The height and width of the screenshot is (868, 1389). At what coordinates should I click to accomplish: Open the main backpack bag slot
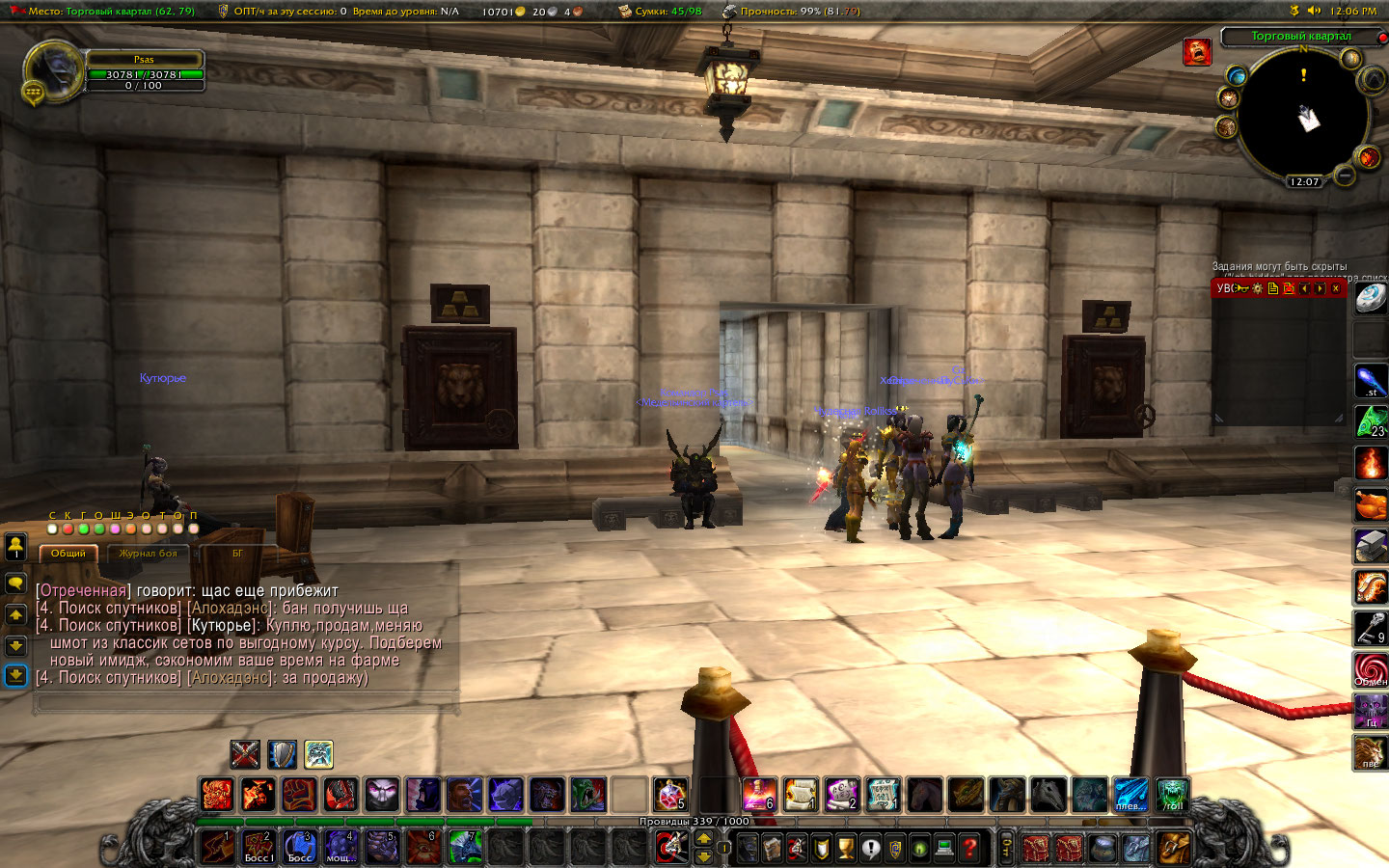(x=1174, y=848)
